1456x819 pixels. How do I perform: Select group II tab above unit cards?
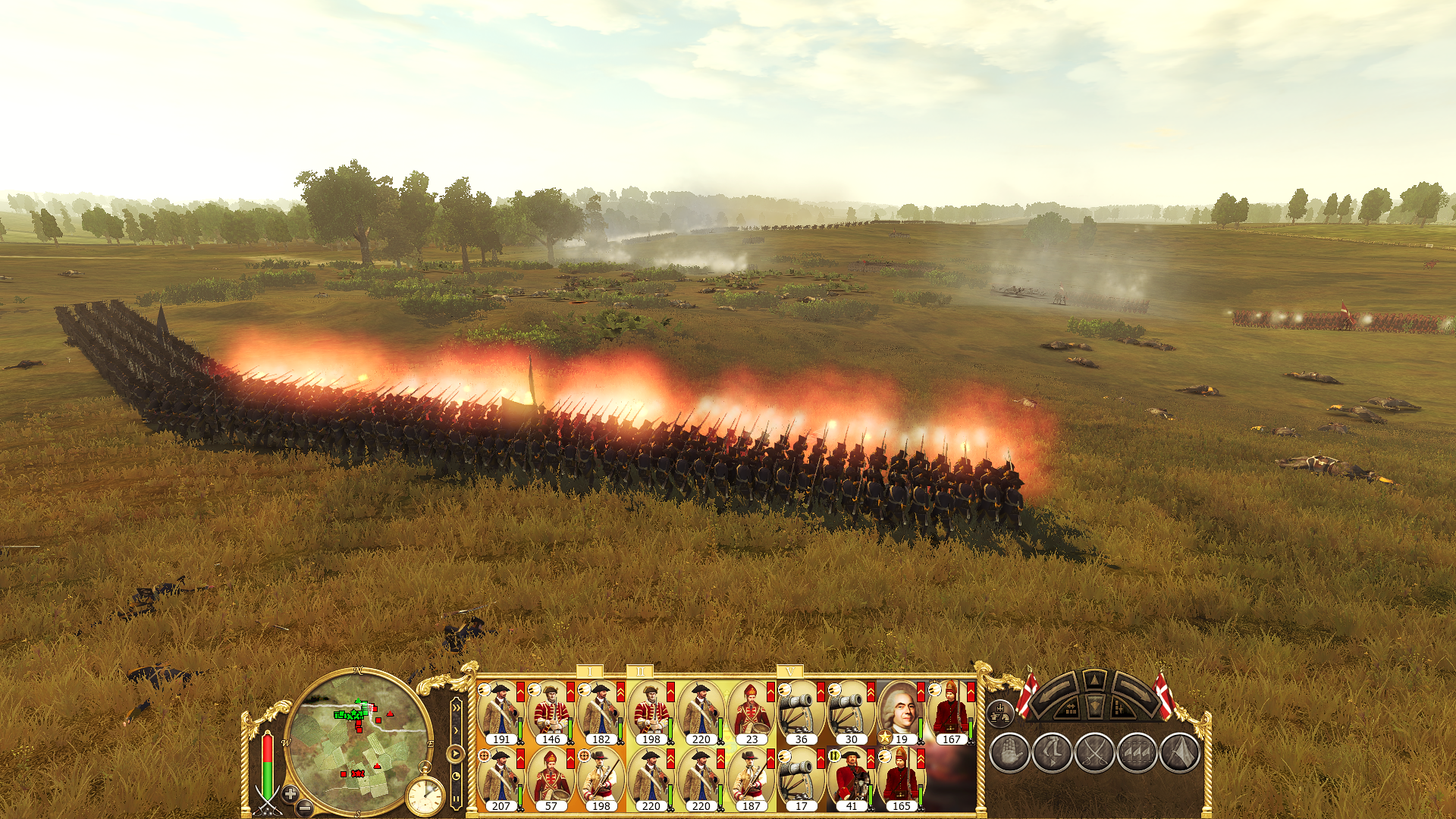tap(640, 672)
